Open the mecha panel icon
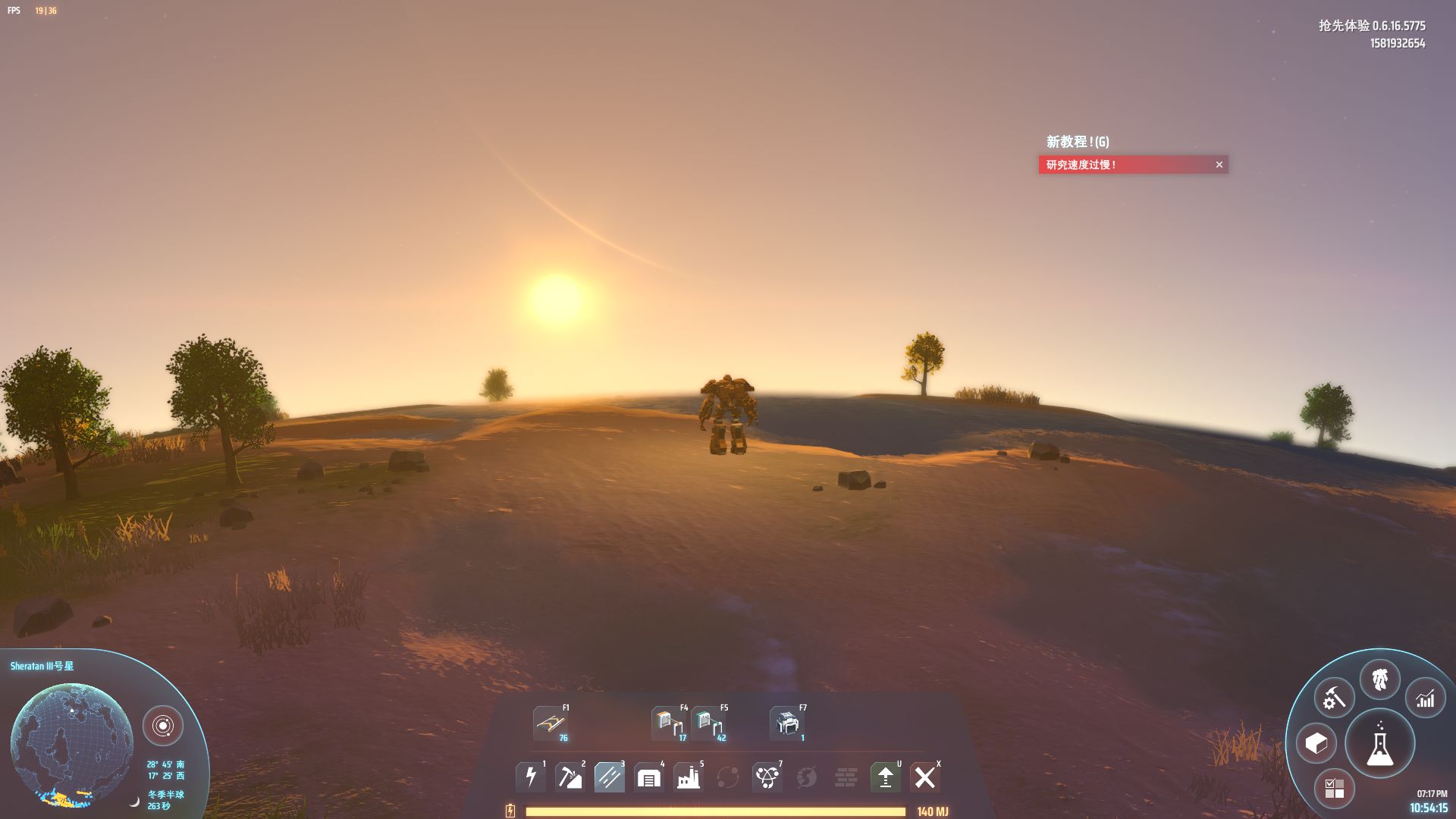 [1379, 679]
